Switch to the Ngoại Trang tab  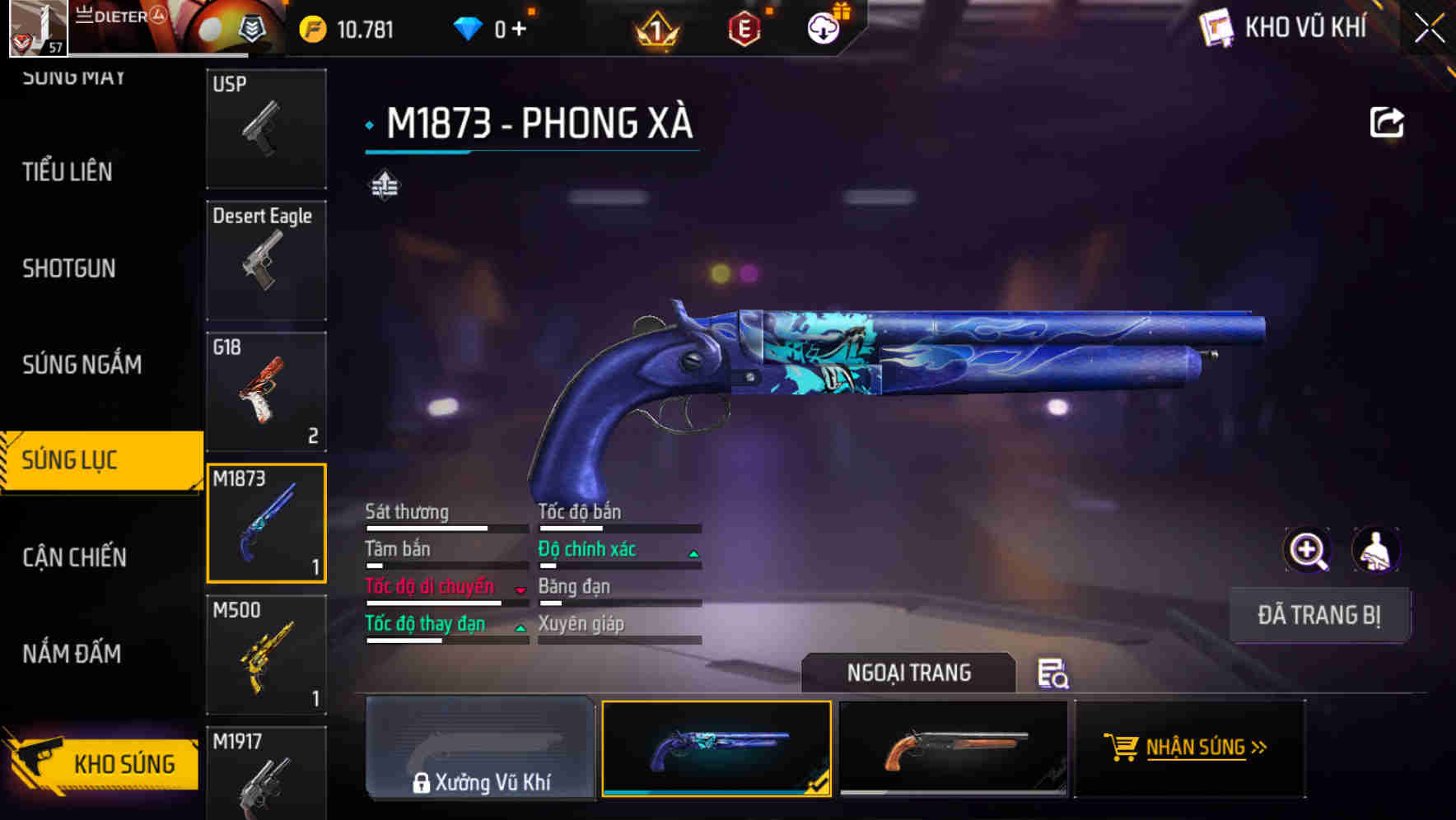908,673
